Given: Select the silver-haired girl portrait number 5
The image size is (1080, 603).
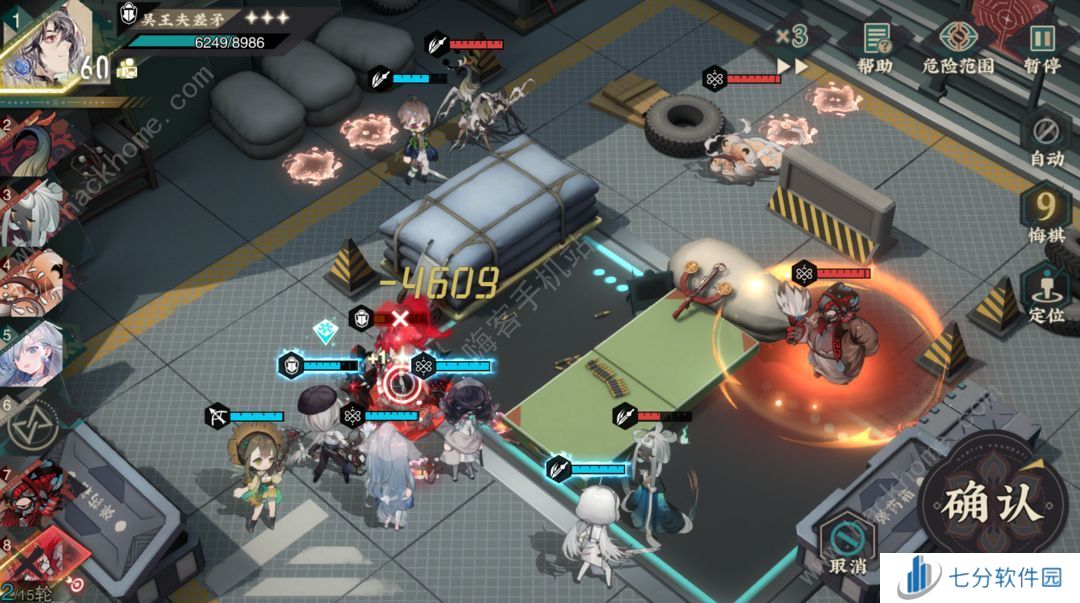Looking at the screenshot, I should 36,352.
